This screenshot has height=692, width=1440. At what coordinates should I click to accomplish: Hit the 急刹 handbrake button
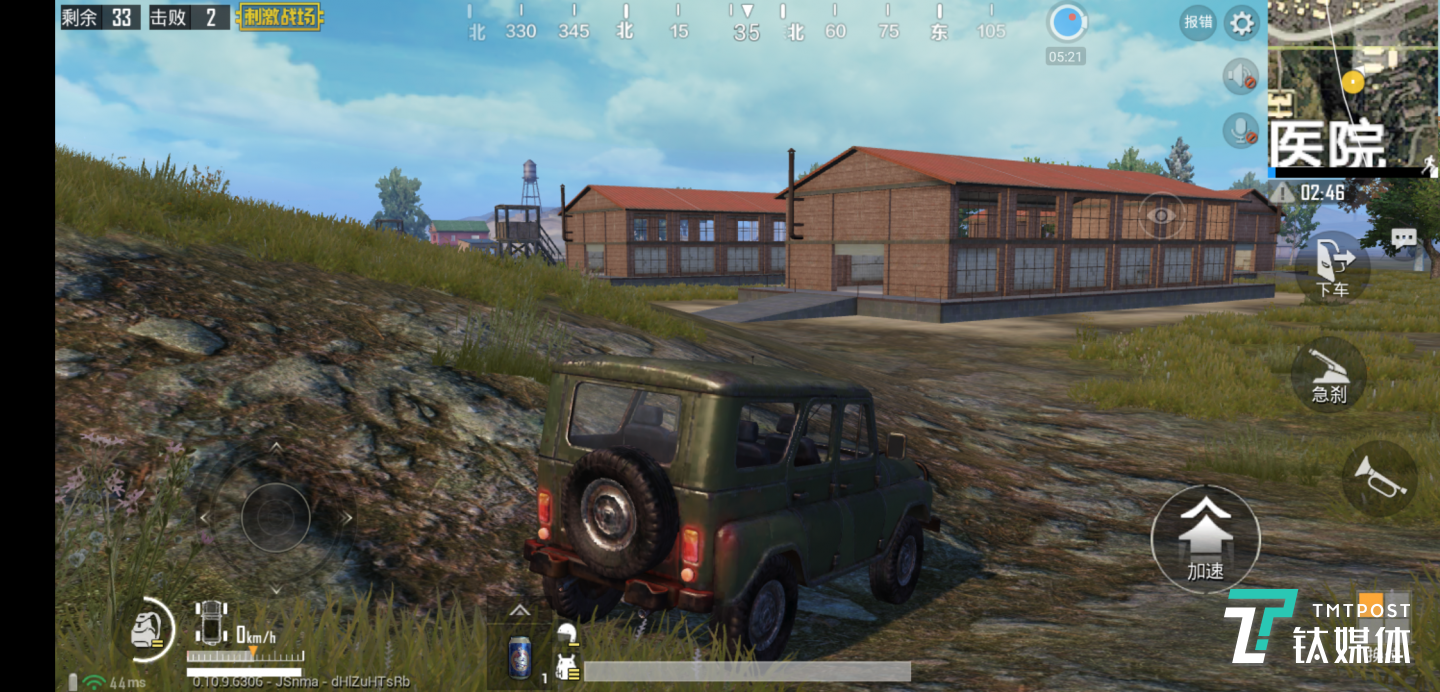click(x=1329, y=373)
